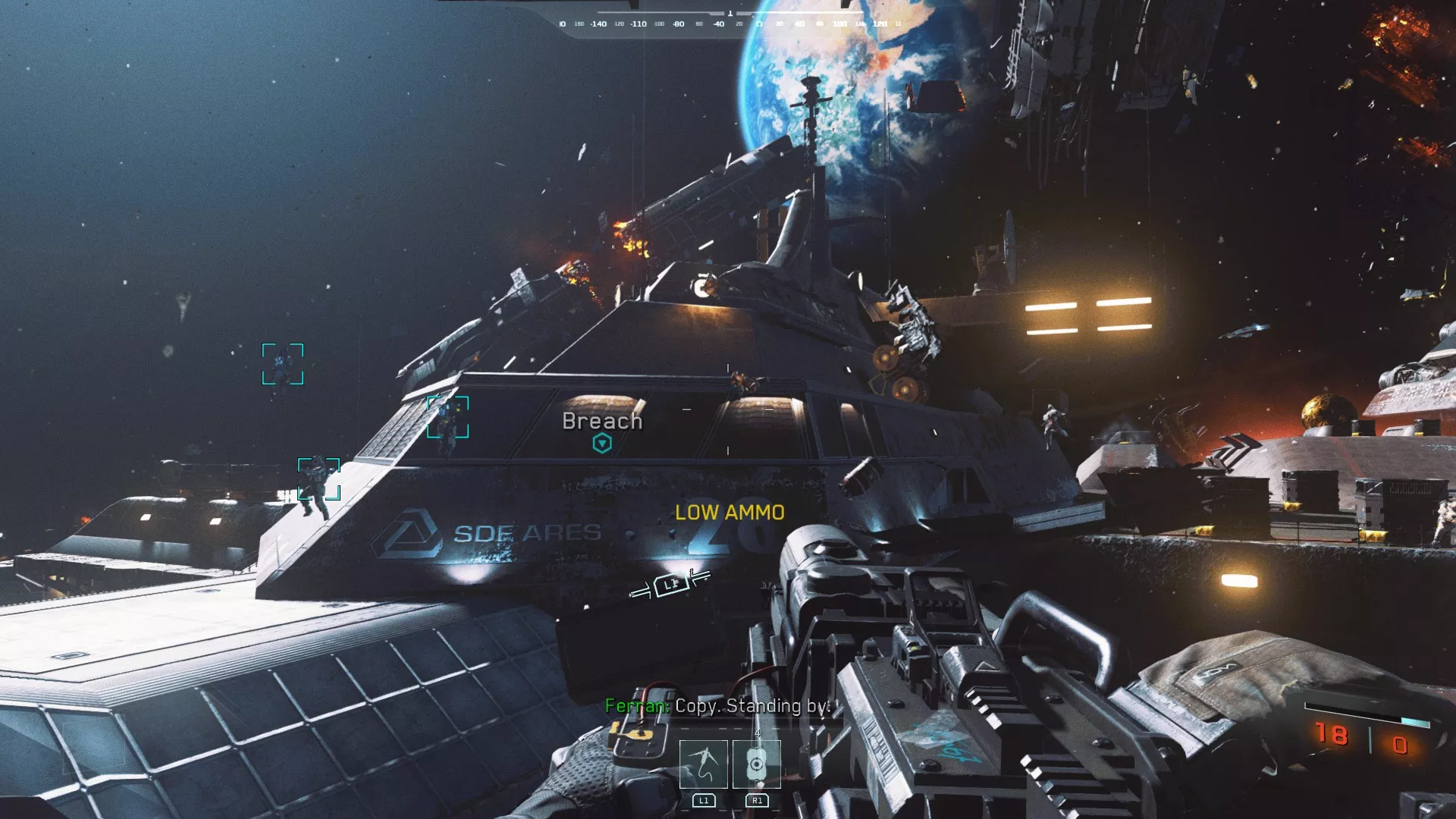Click the LOW AMMO warning text

coord(729,513)
